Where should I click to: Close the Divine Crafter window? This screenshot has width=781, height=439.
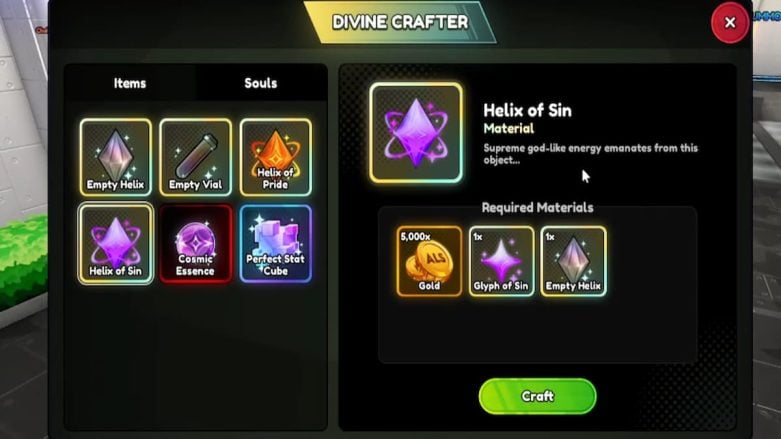point(730,22)
